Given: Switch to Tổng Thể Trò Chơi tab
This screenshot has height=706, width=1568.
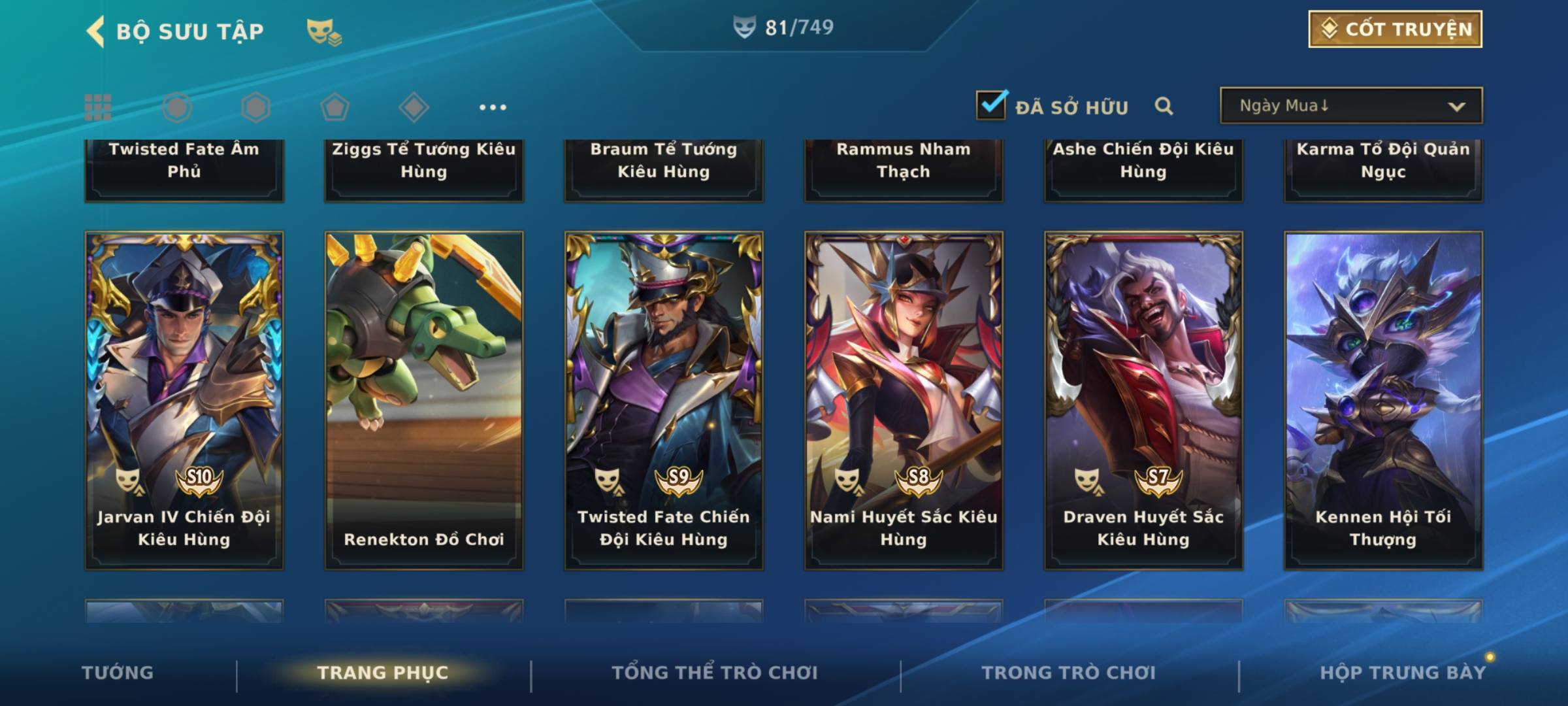Looking at the screenshot, I should pyautogui.click(x=715, y=673).
